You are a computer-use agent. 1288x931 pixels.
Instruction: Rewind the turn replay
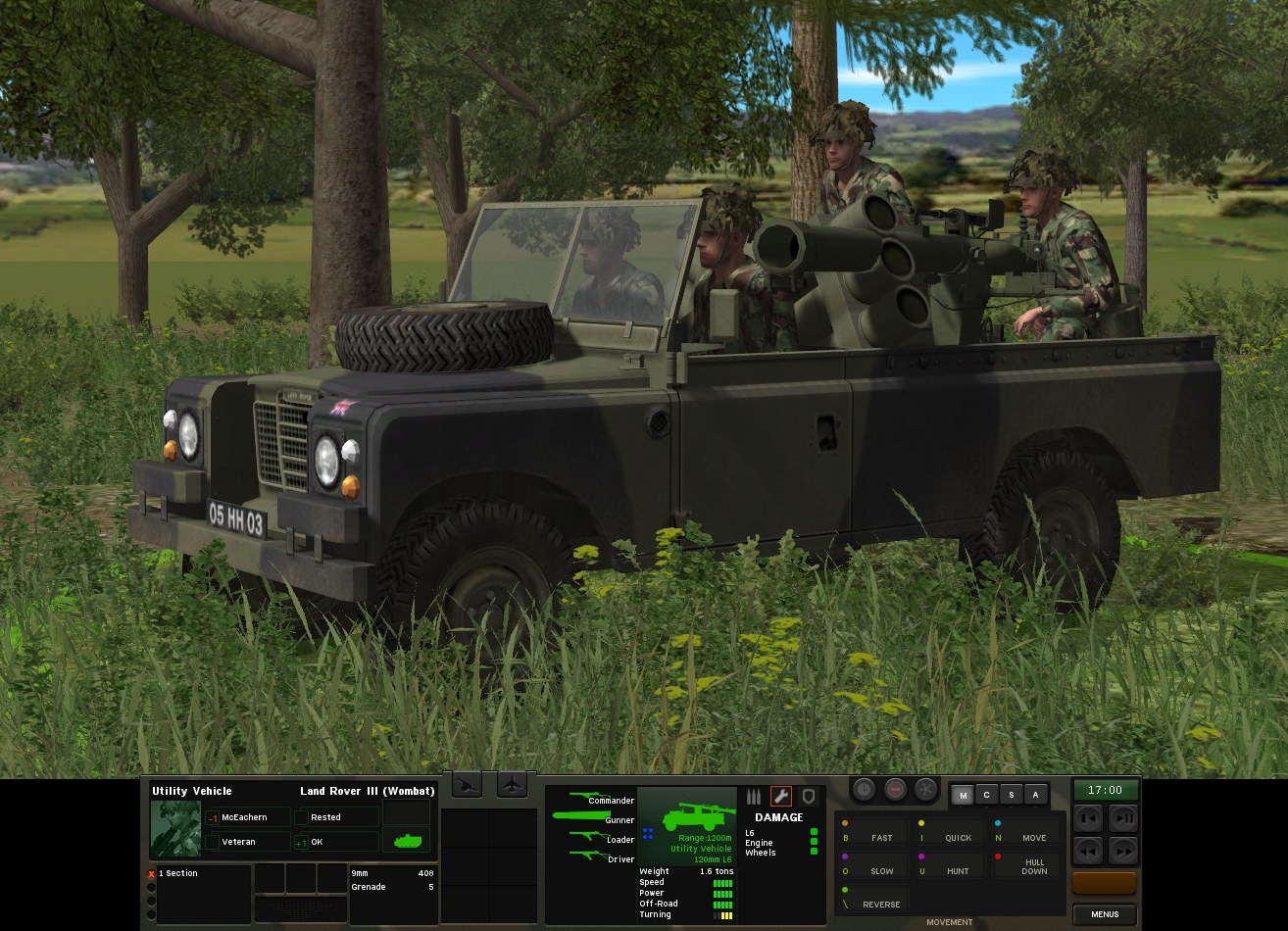coord(1089,850)
